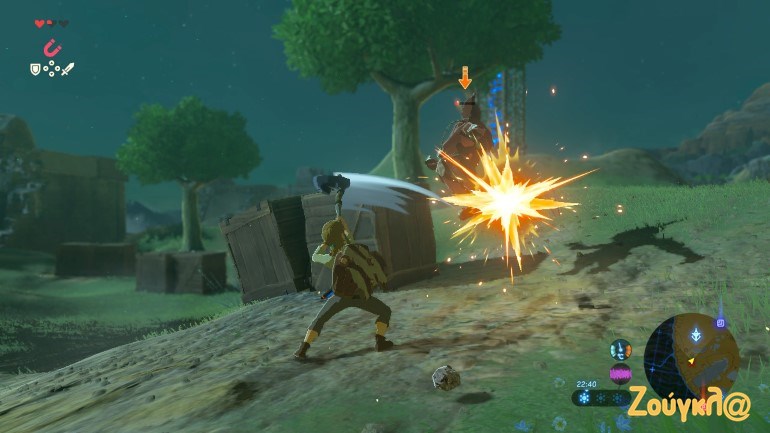Click the purple marker on the minimap edge

720,323
